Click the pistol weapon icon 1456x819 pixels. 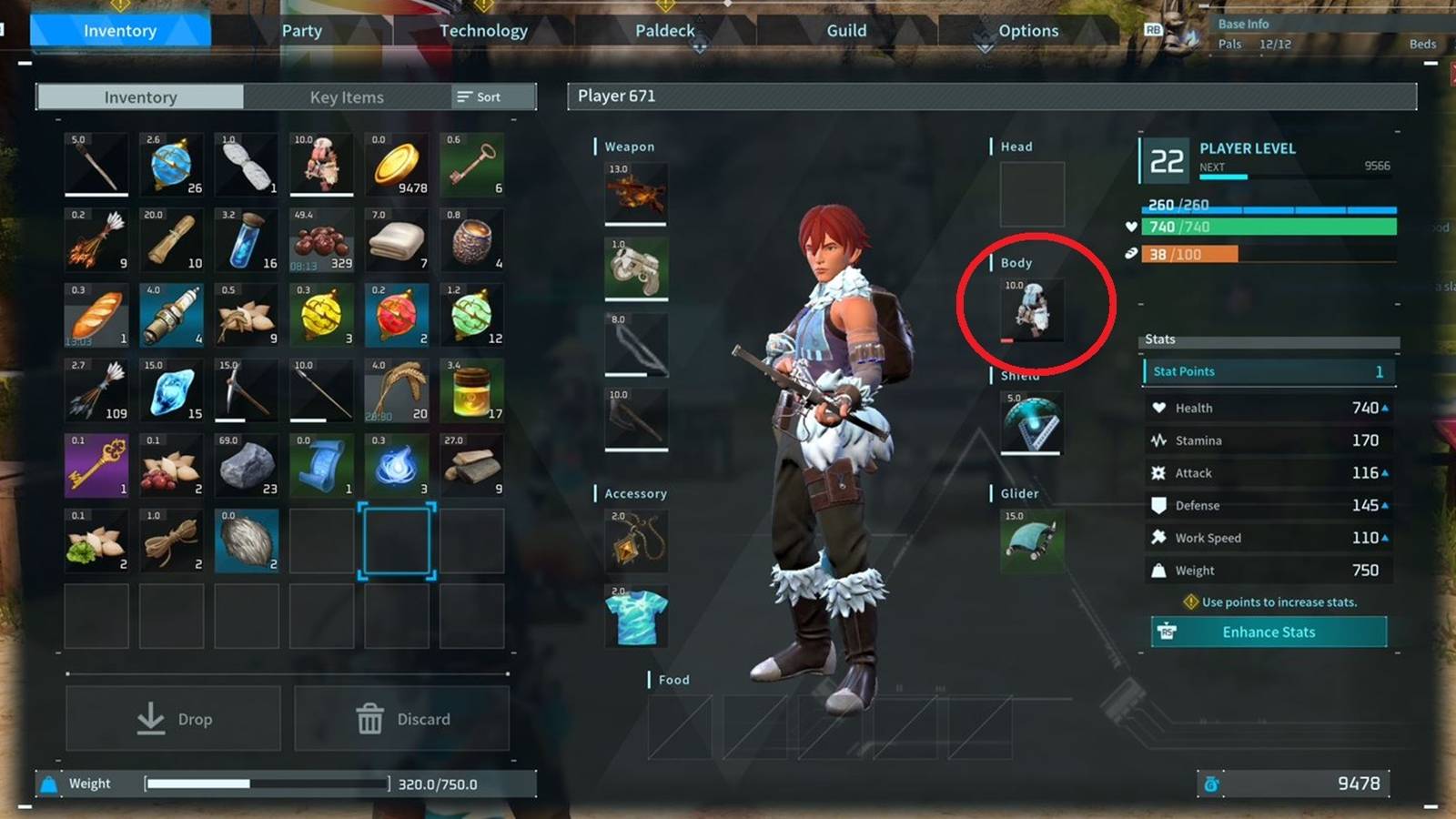tap(635, 269)
